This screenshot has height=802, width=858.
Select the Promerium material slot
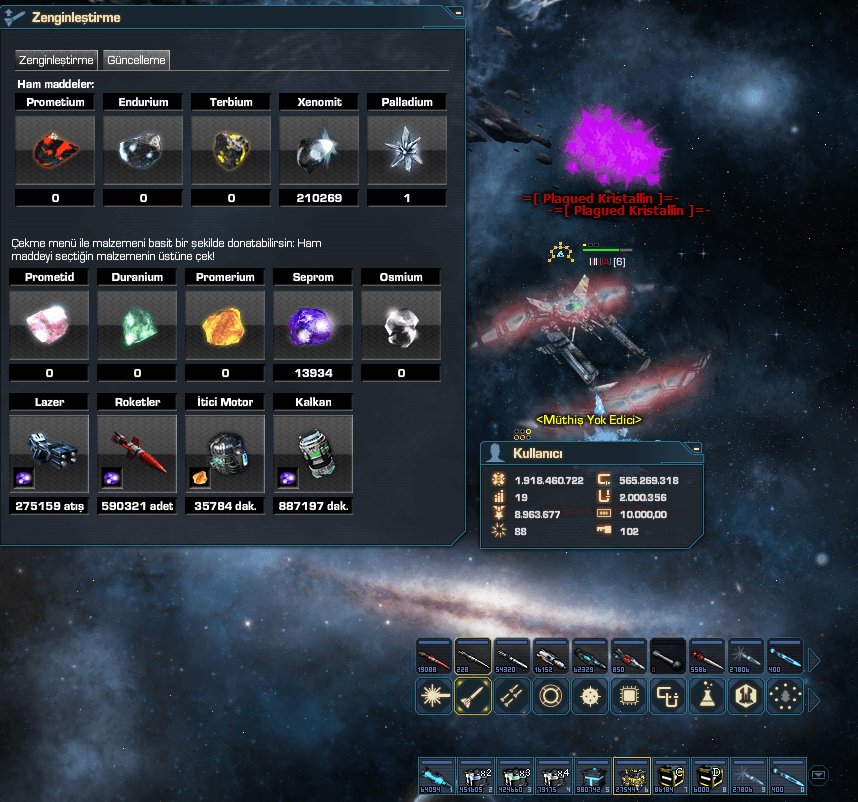coord(225,325)
